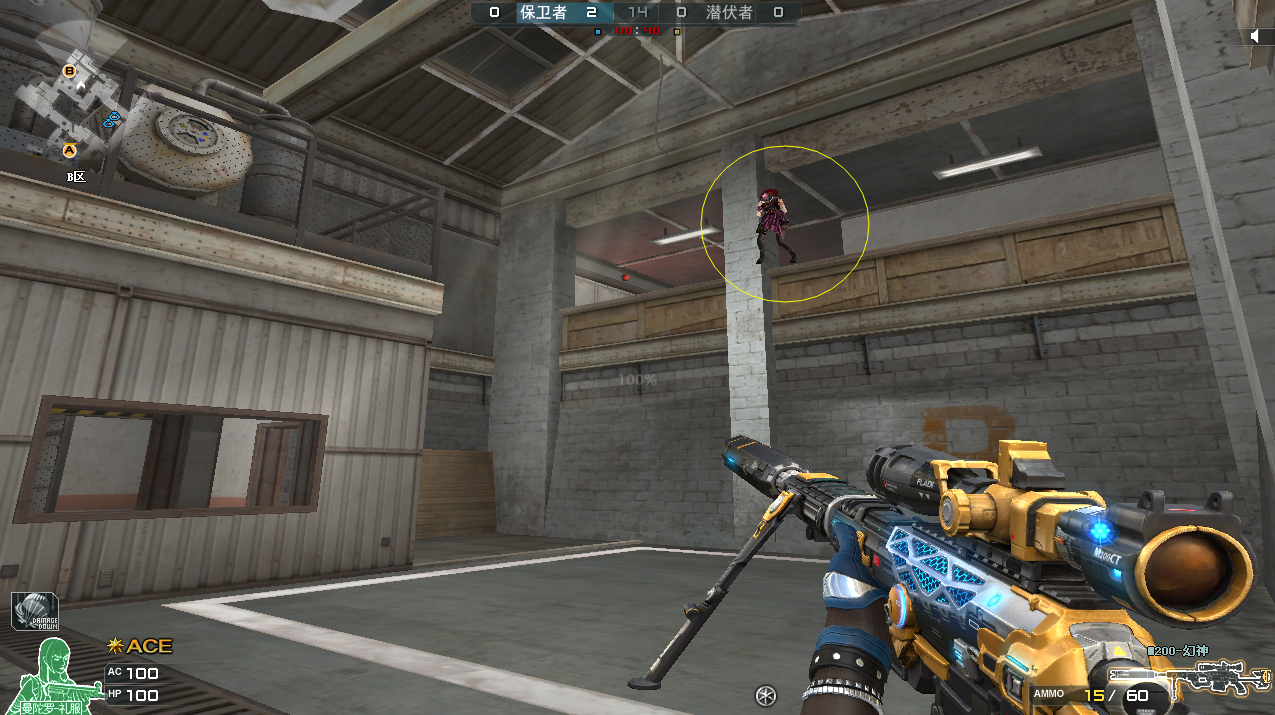Toggle the speaker sound icon
The height and width of the screenshot is (715, 1275).
(1256, 36)
